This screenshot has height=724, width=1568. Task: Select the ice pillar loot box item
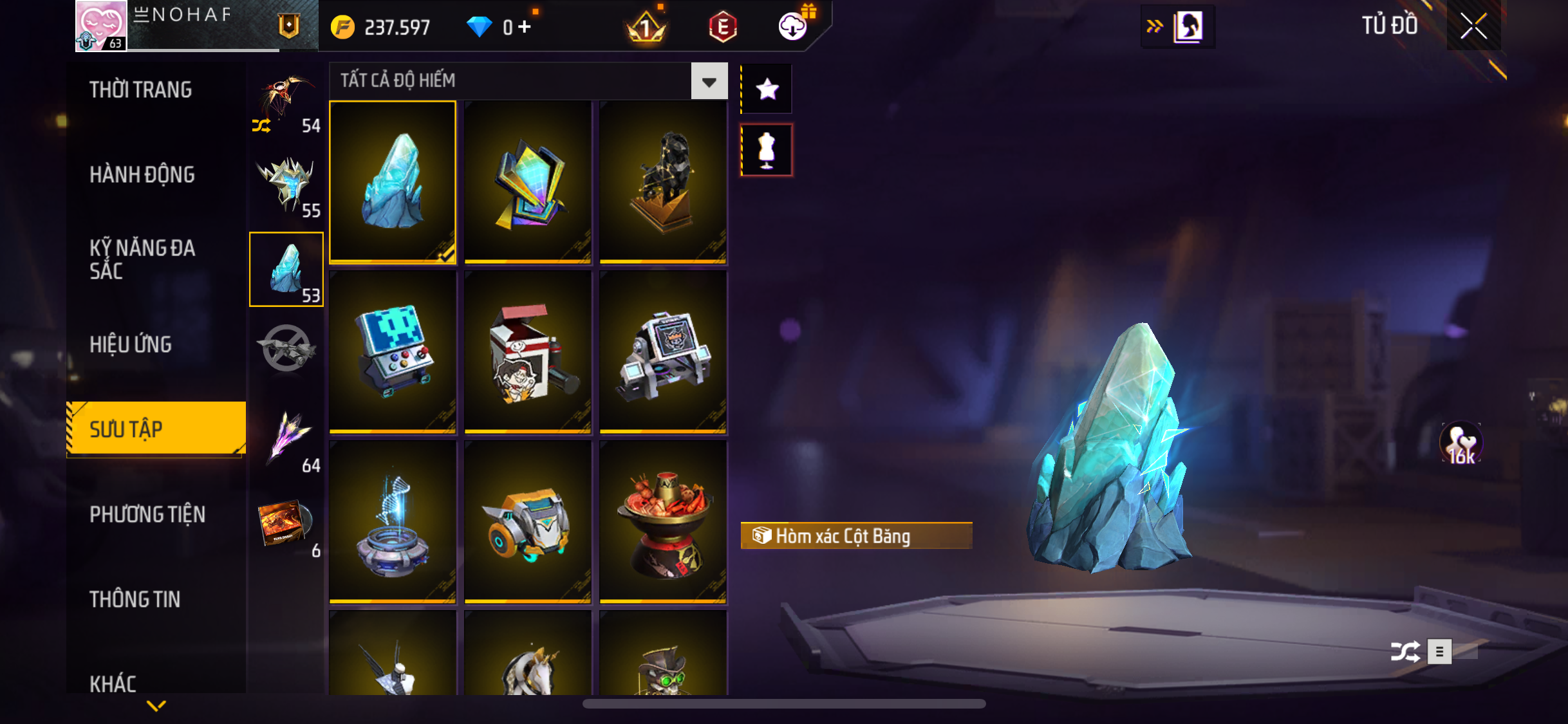(x=393, y=181)
